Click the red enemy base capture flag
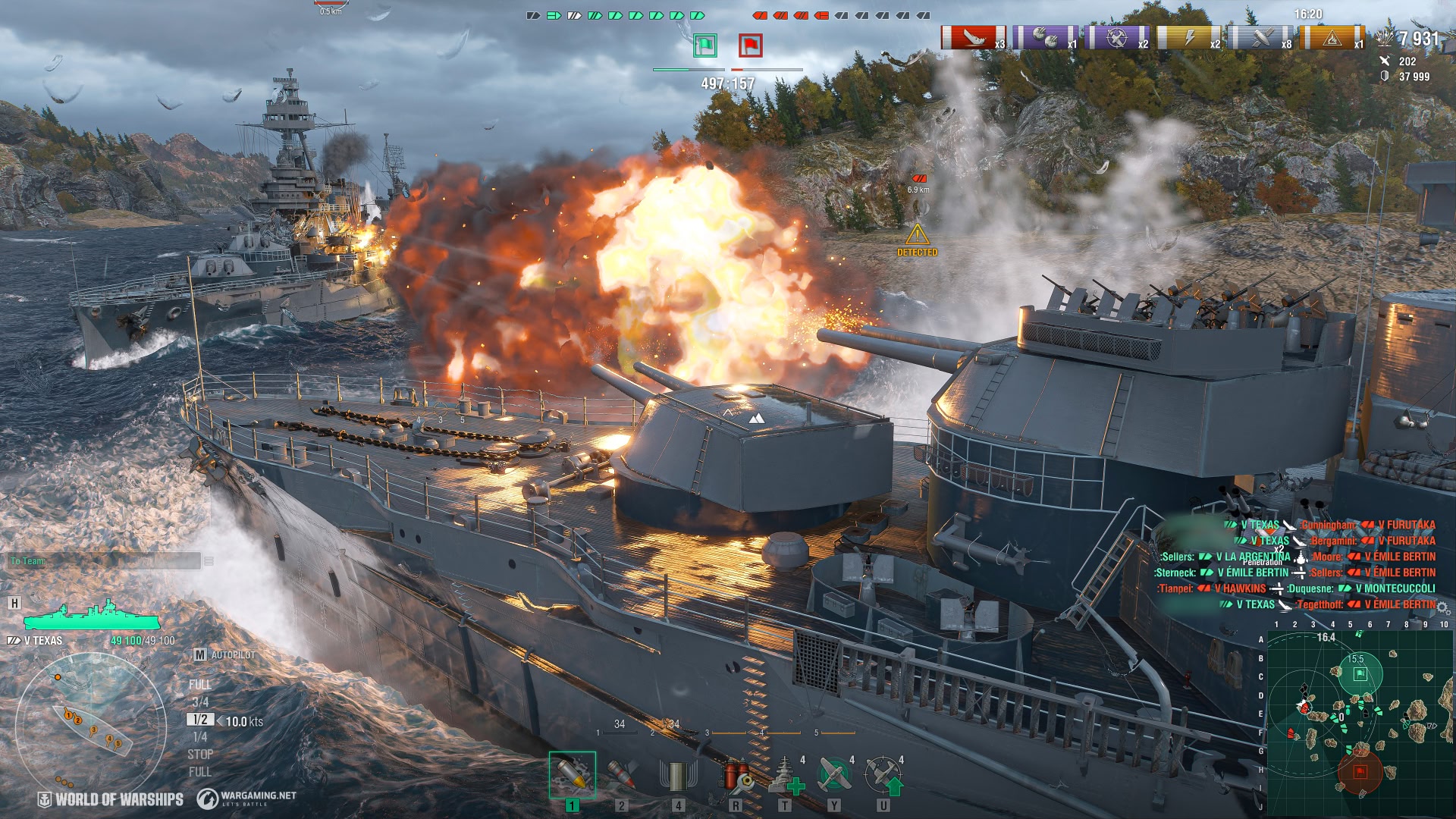This screenshot has width=1456, height=819. coord(751,45)
